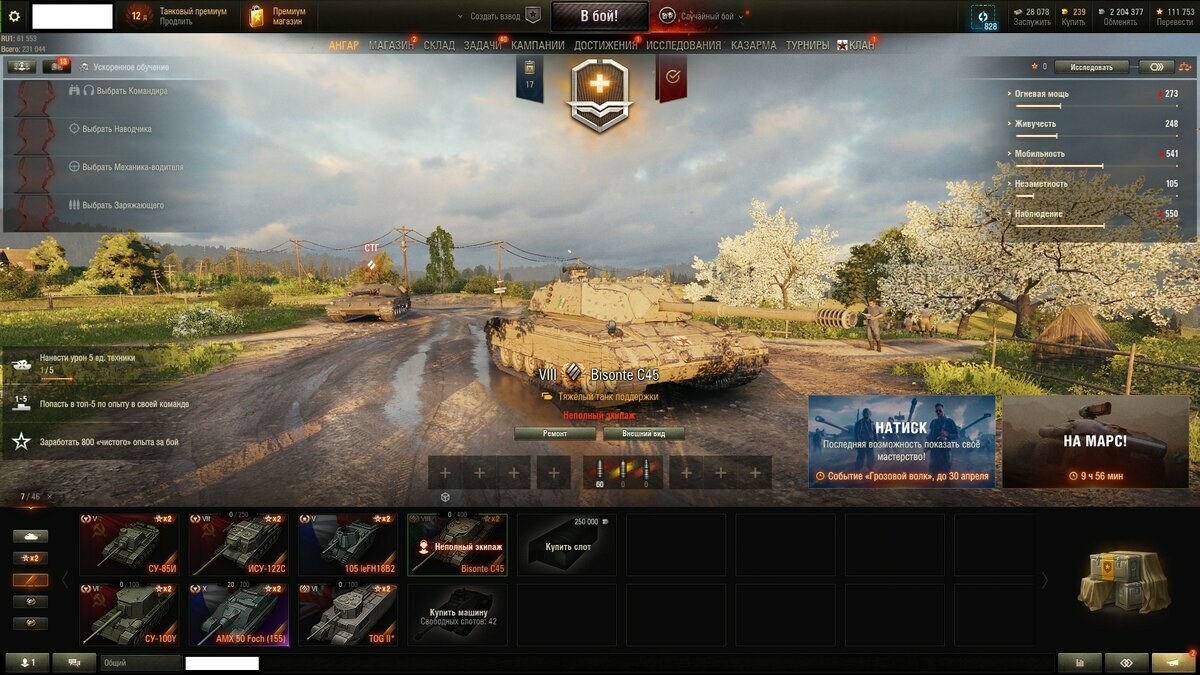Buy a slot via Купить слот
Image resolution: width=1200 pixels, height=675 pixels.
(566, 544)
